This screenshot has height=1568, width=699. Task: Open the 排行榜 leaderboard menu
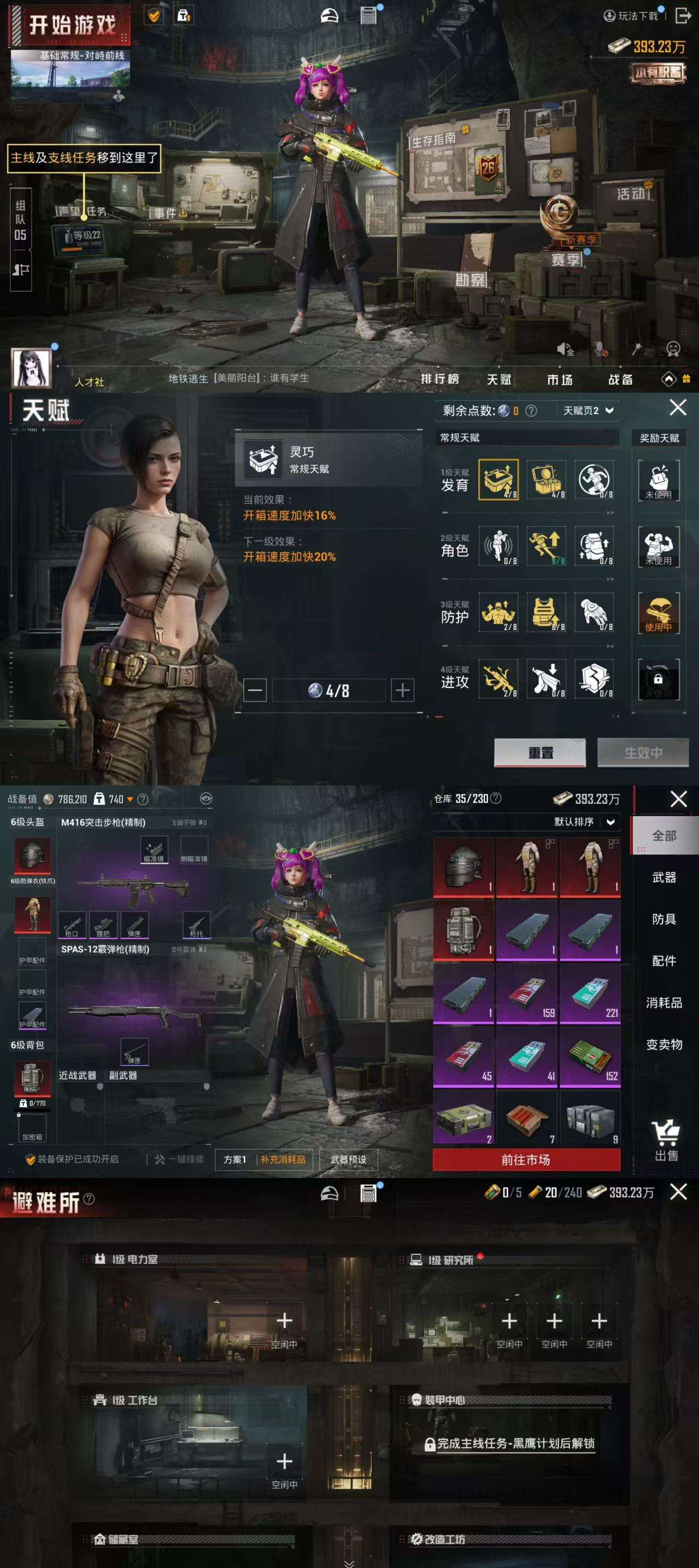pyautogui.click(x=440, y=379)
